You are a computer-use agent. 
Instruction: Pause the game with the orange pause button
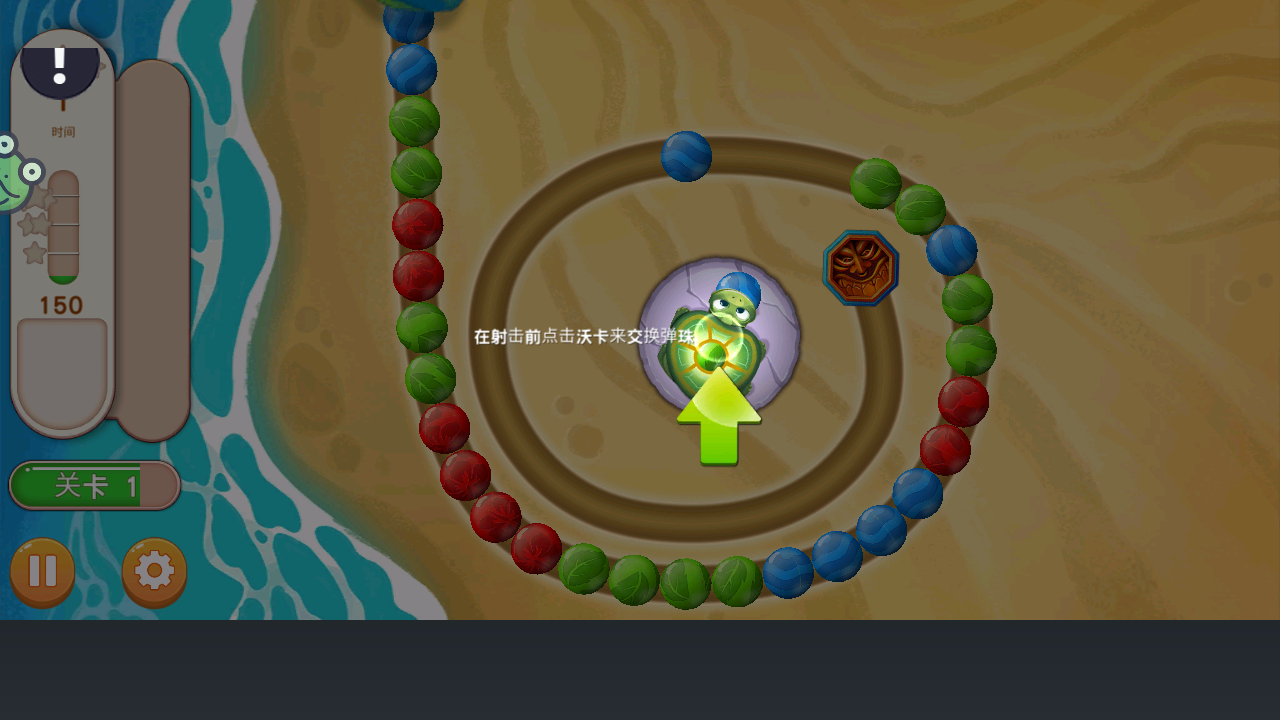tap(42, 571)
